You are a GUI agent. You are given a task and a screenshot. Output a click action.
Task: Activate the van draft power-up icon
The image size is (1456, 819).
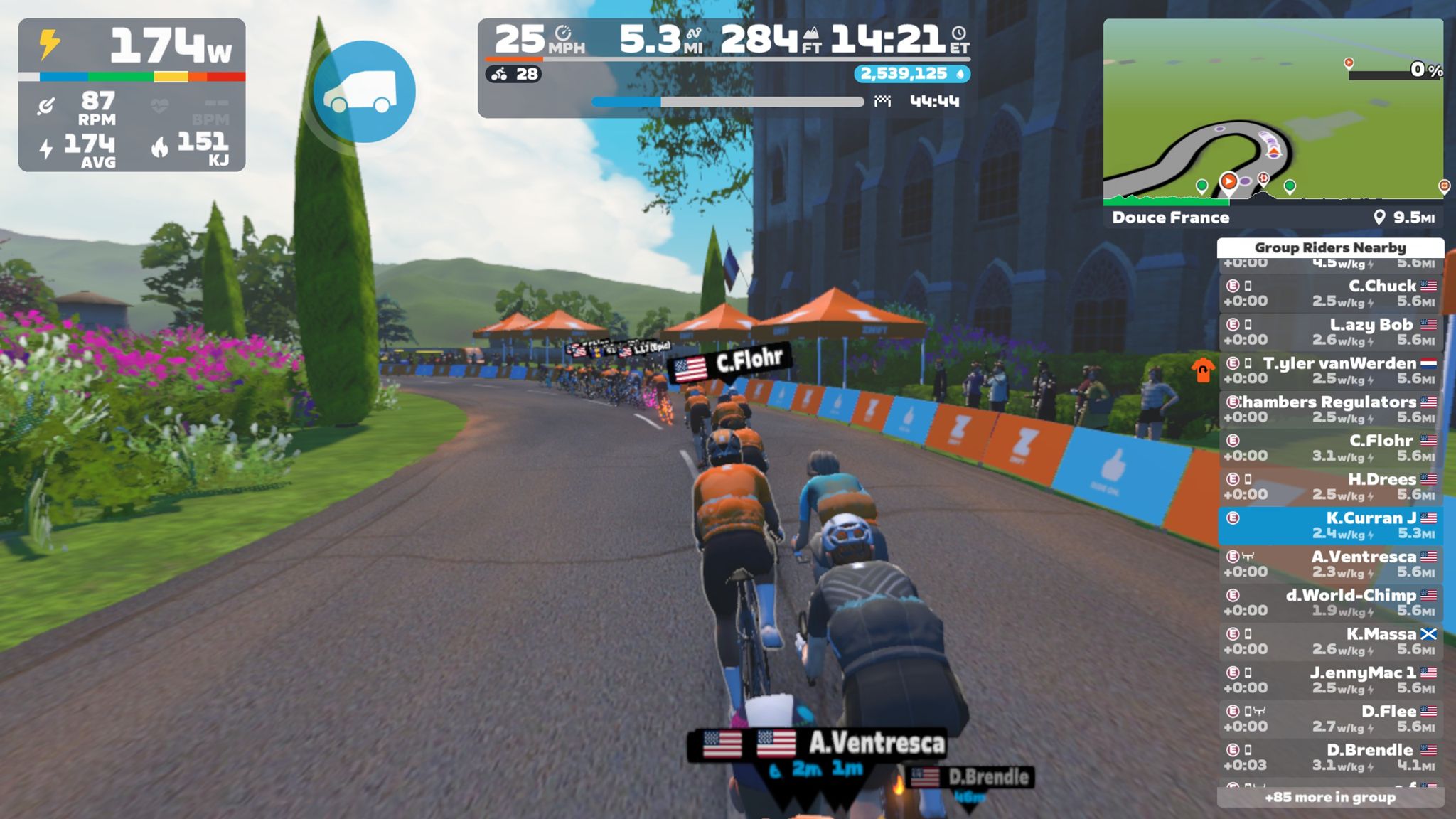[364, 92]
